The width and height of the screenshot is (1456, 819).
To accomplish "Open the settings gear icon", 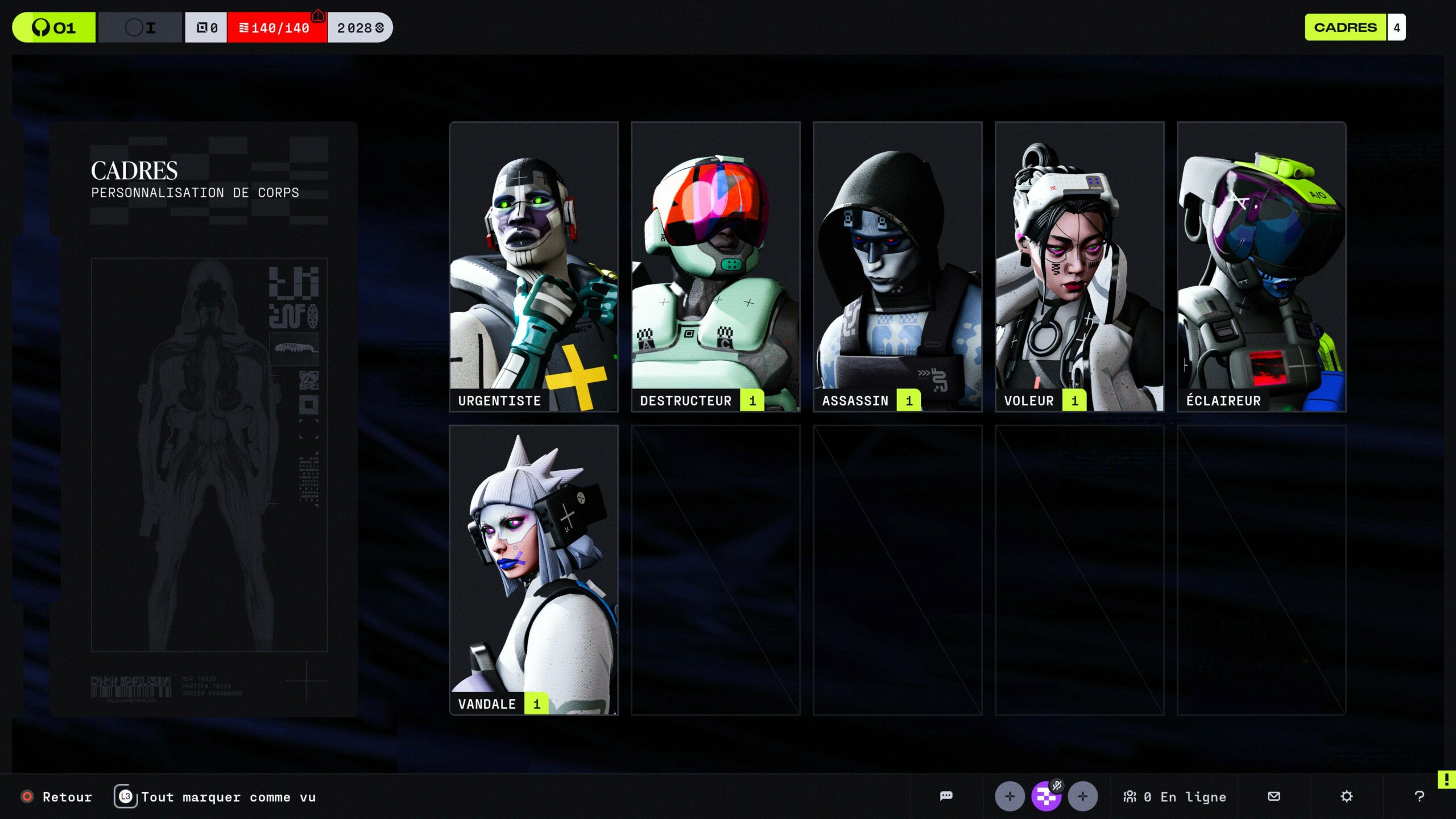I will point(1347,796).
